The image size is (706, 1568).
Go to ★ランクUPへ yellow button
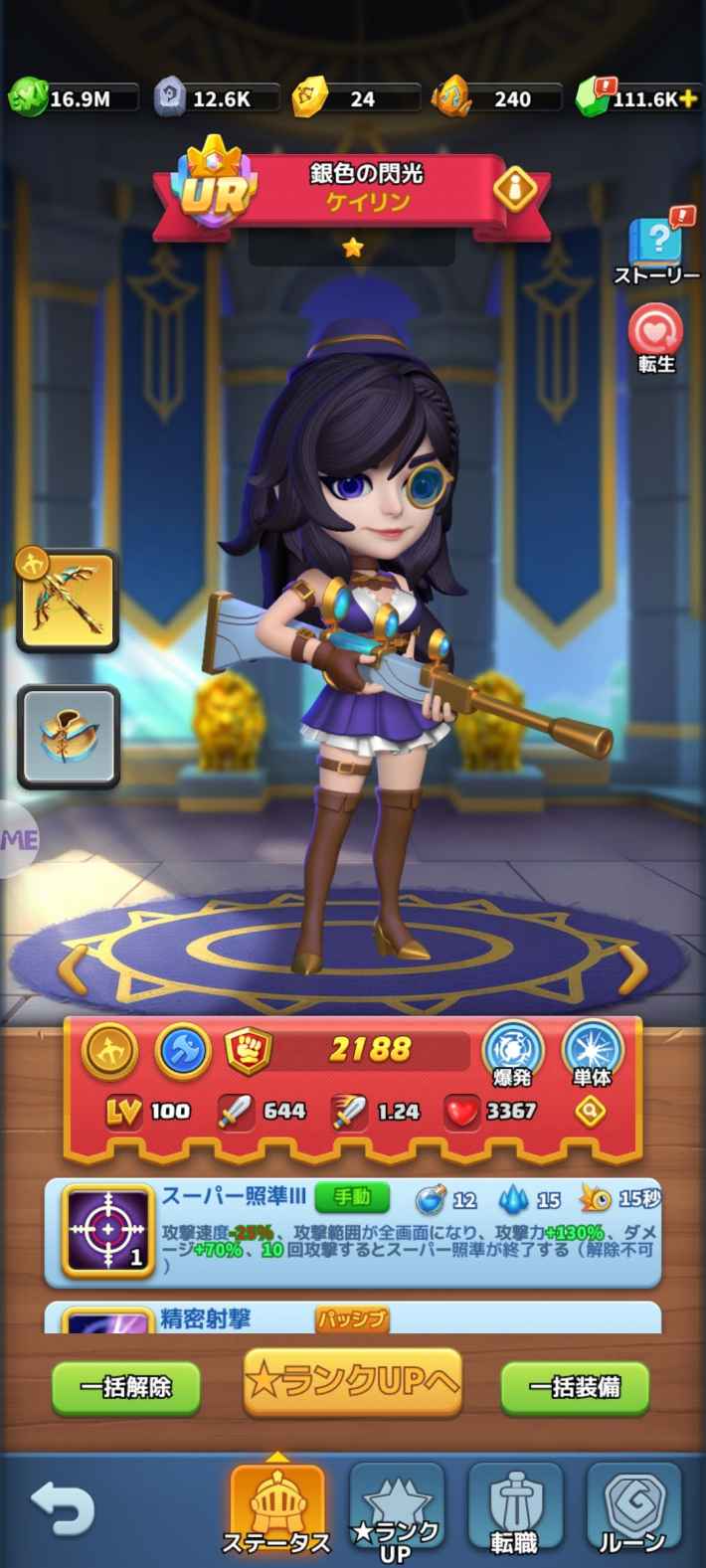[x=353, y=1381]
